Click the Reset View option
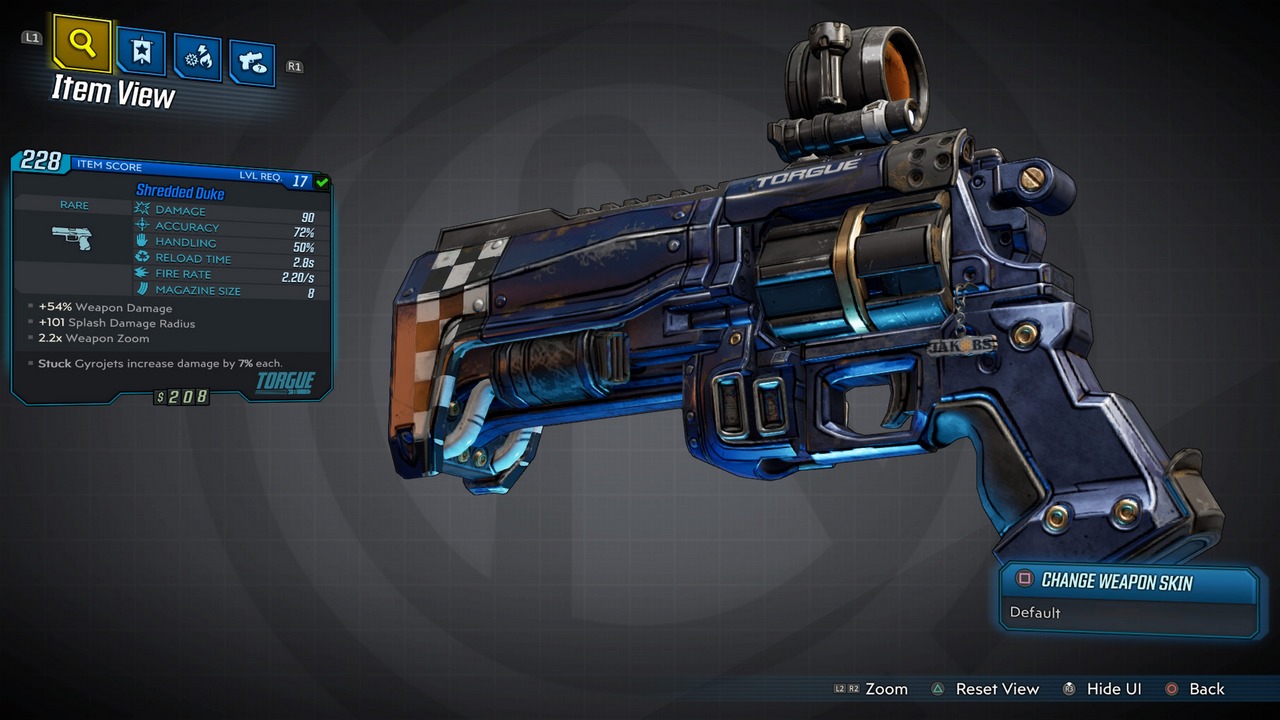 pos(996,689)
